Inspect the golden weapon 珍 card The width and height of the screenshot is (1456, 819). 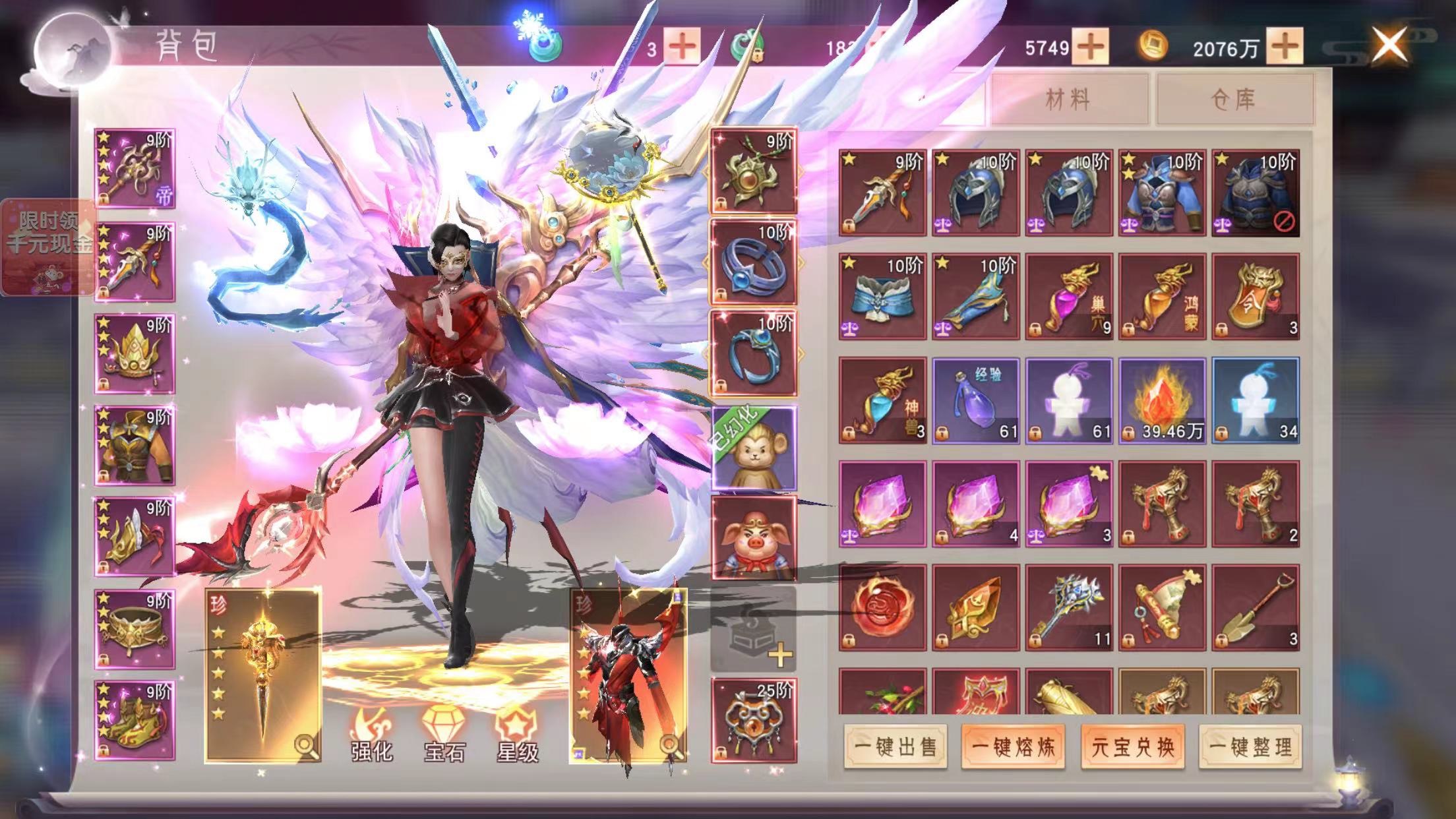point(262,676)
